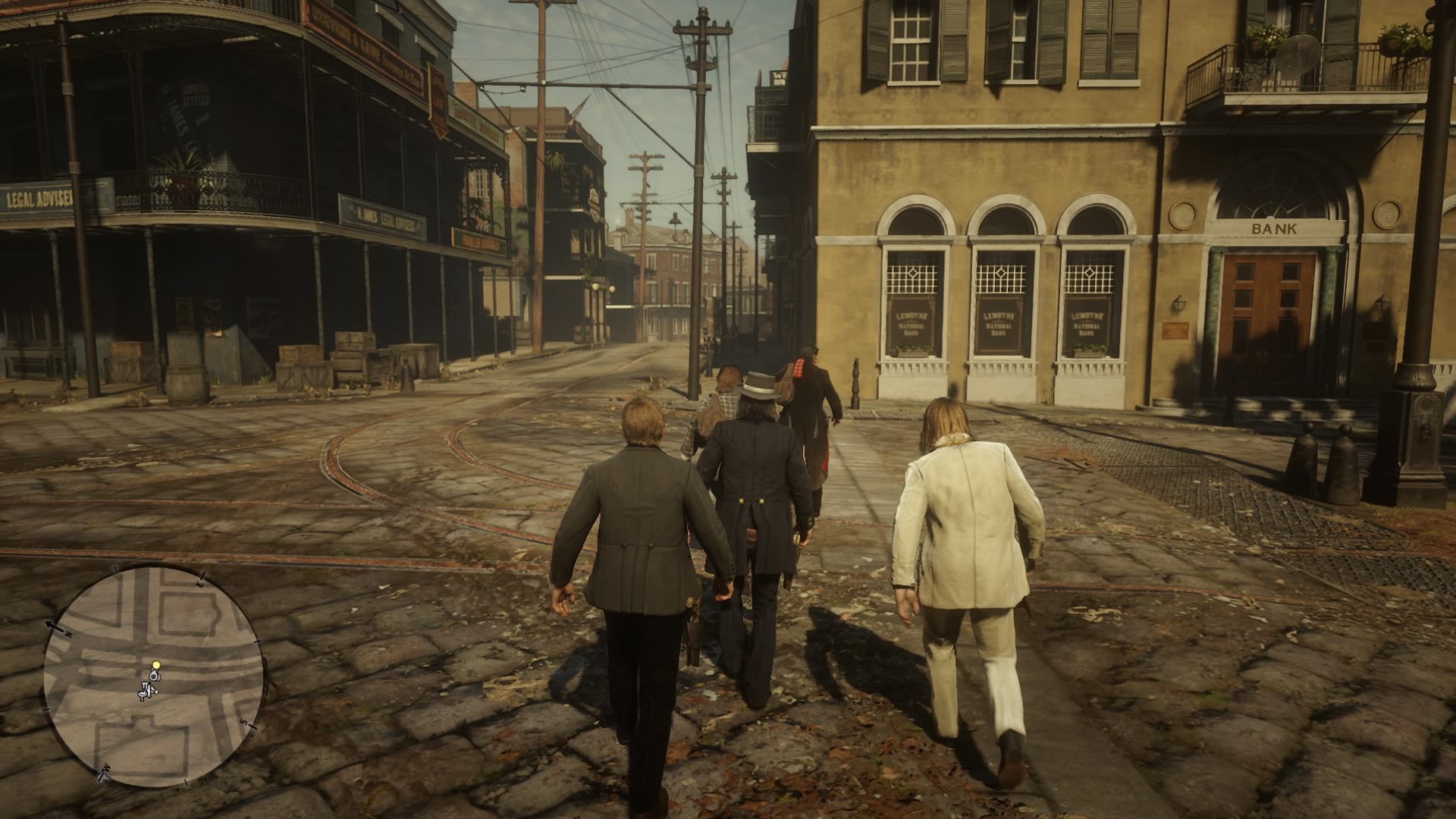The height and width of the screenshot is (819, 1456).
Task: Select the player arrow icon on minimap
Action: coord(155,676)
